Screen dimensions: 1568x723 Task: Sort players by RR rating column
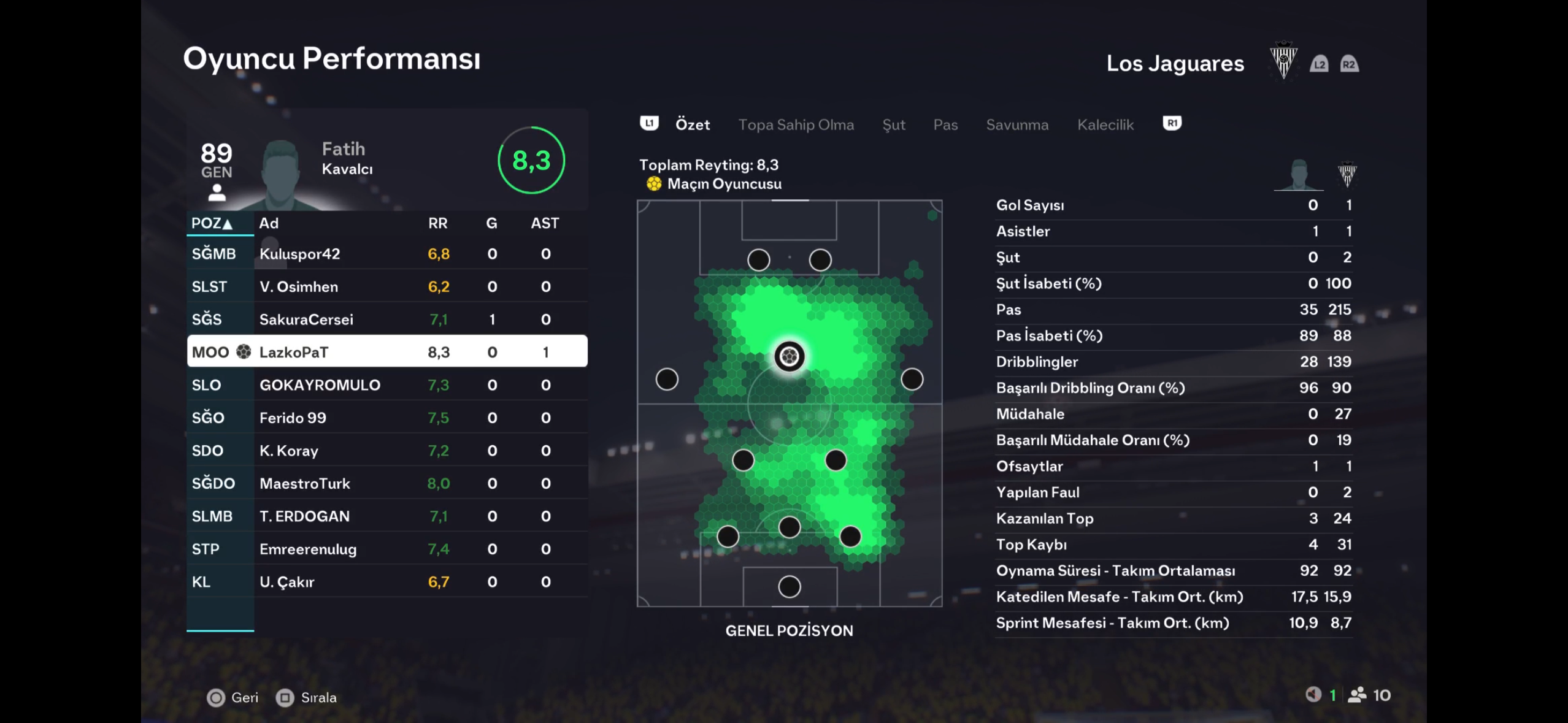[437, 223]
